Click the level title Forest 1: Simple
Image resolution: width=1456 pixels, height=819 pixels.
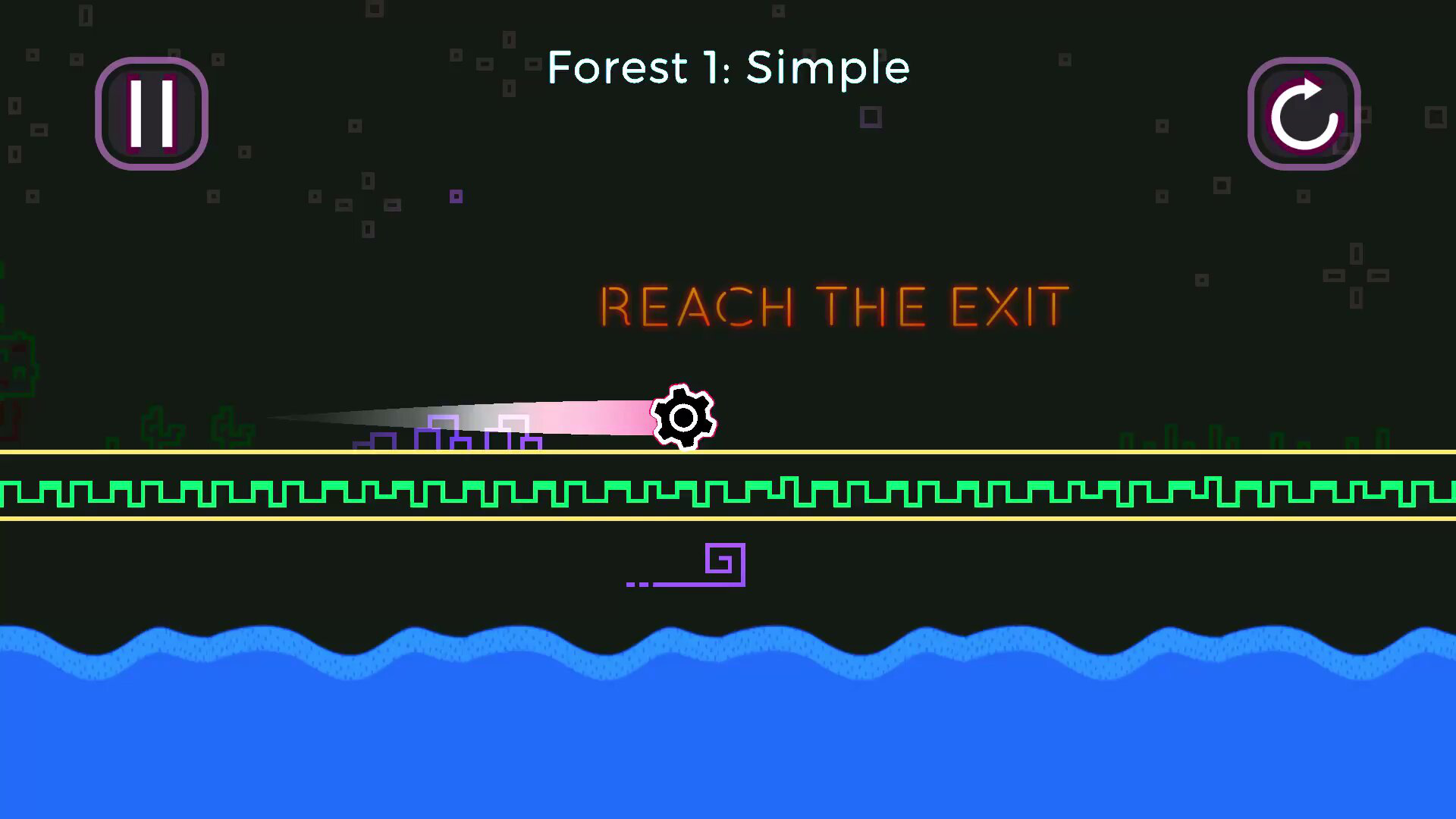coord(728,67)
